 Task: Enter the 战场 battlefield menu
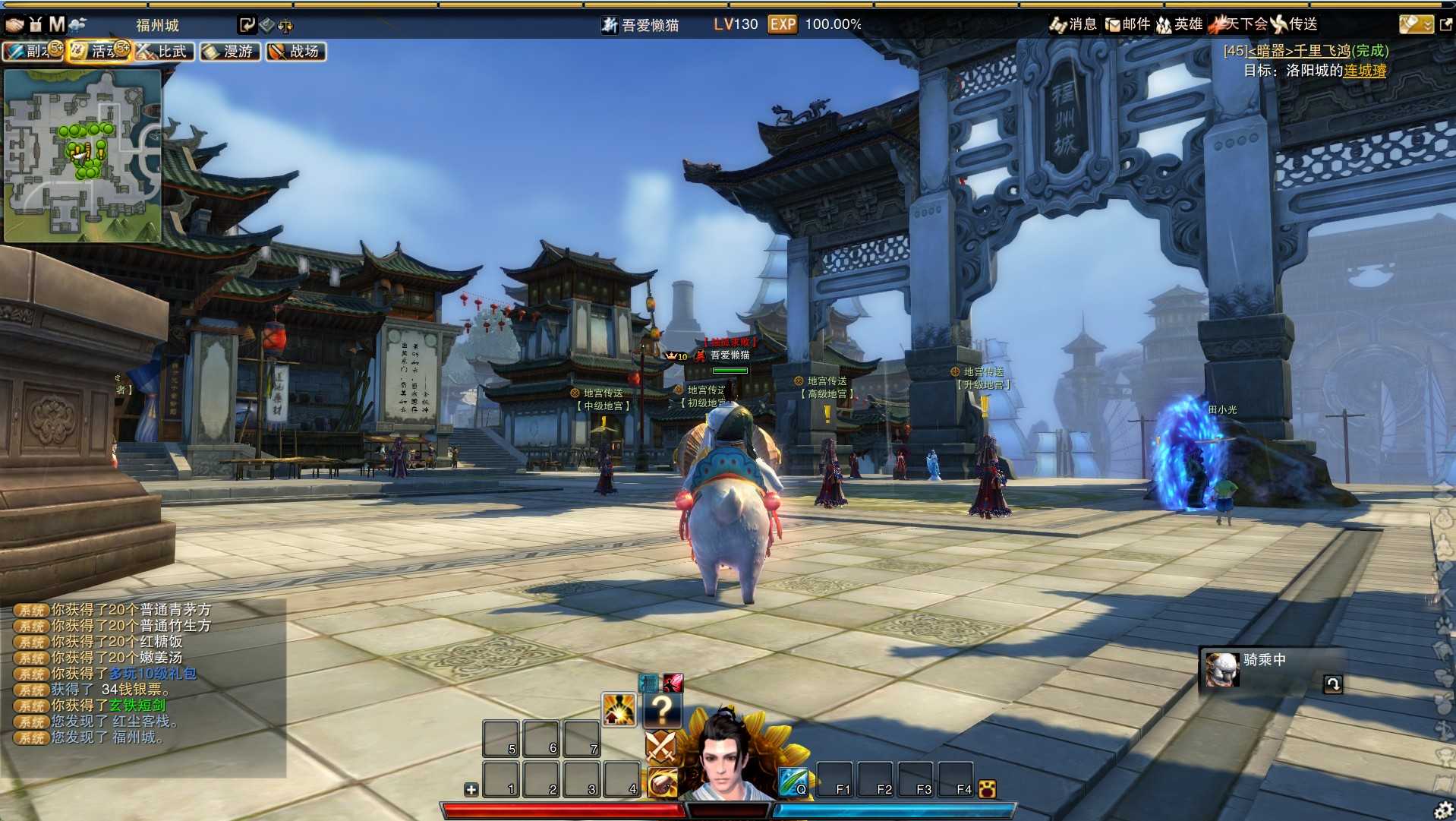point(296,52)
